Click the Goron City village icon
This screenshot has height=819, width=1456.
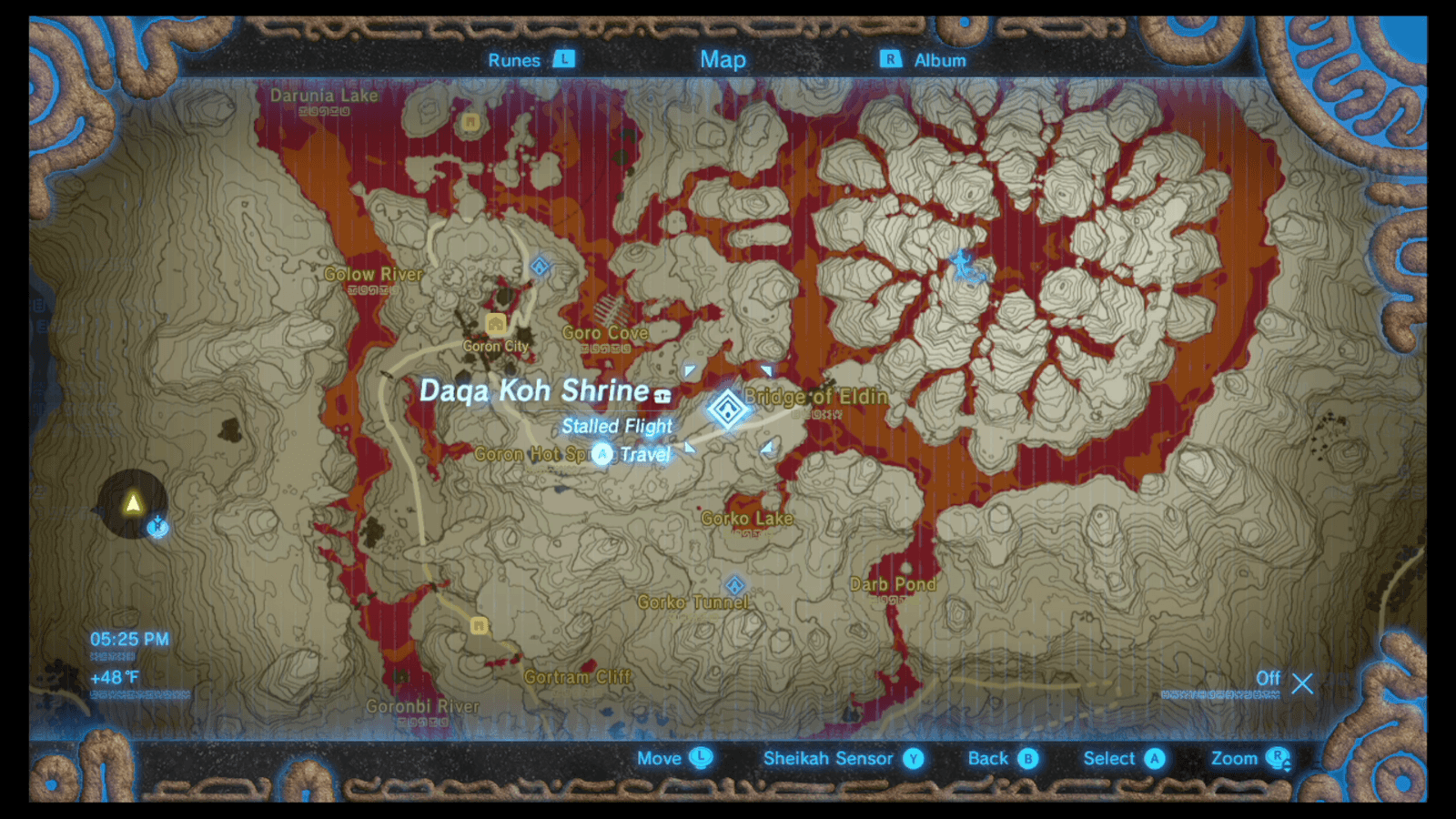[x=494, y=324]
